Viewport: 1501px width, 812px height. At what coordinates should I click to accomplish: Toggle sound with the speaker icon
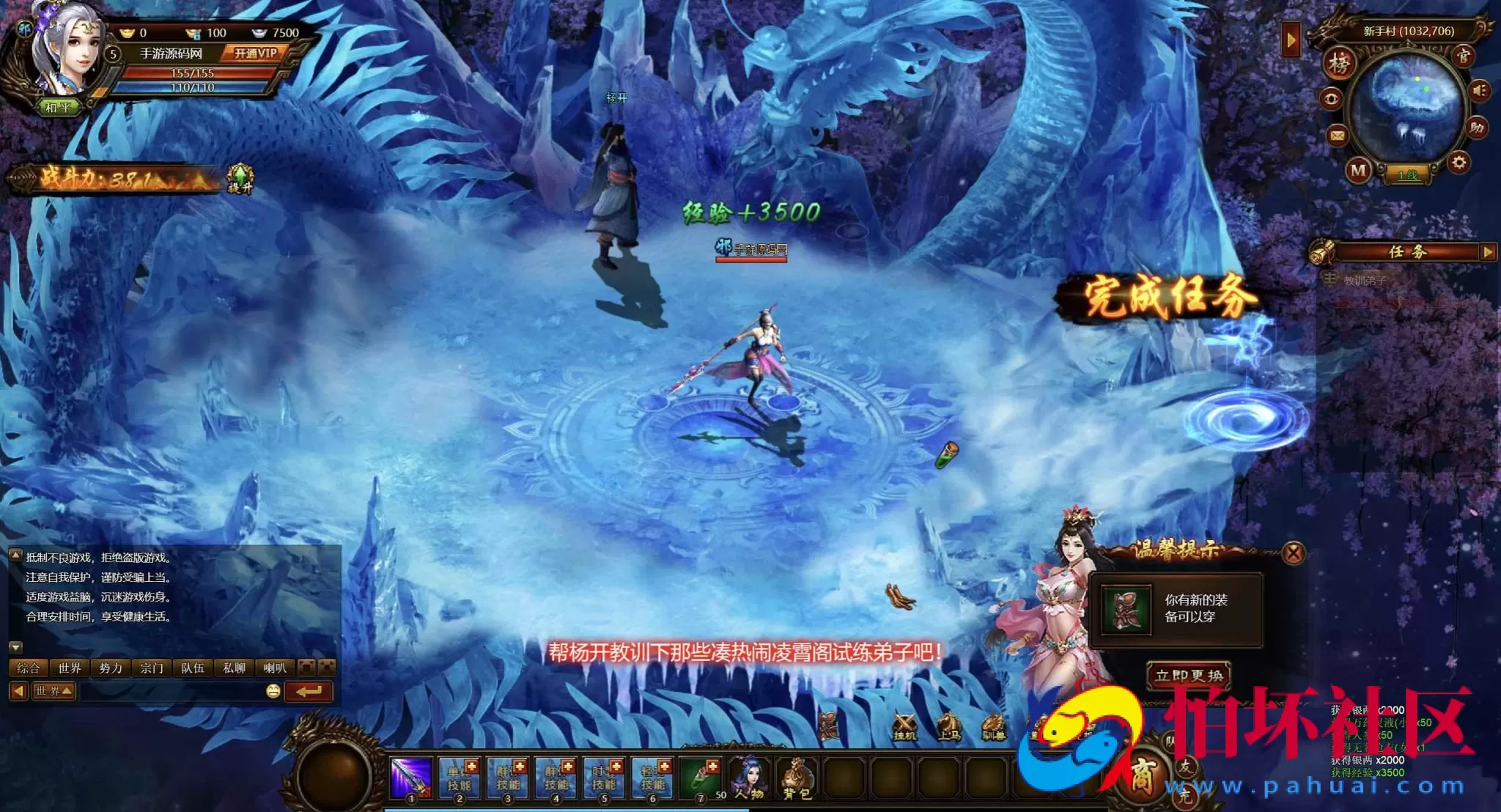1478,90
